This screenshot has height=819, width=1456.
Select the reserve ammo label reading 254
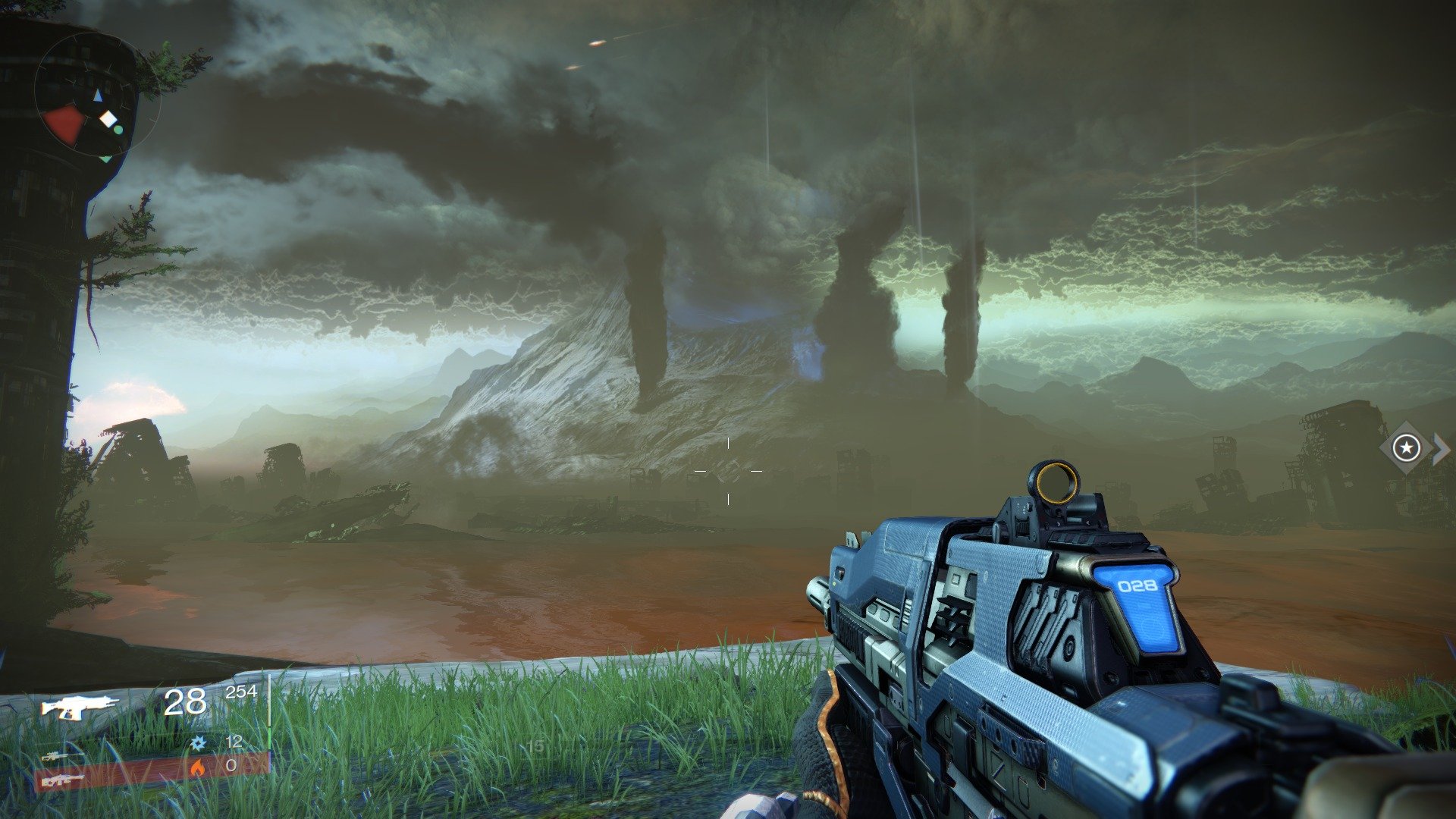coord(243,692)
